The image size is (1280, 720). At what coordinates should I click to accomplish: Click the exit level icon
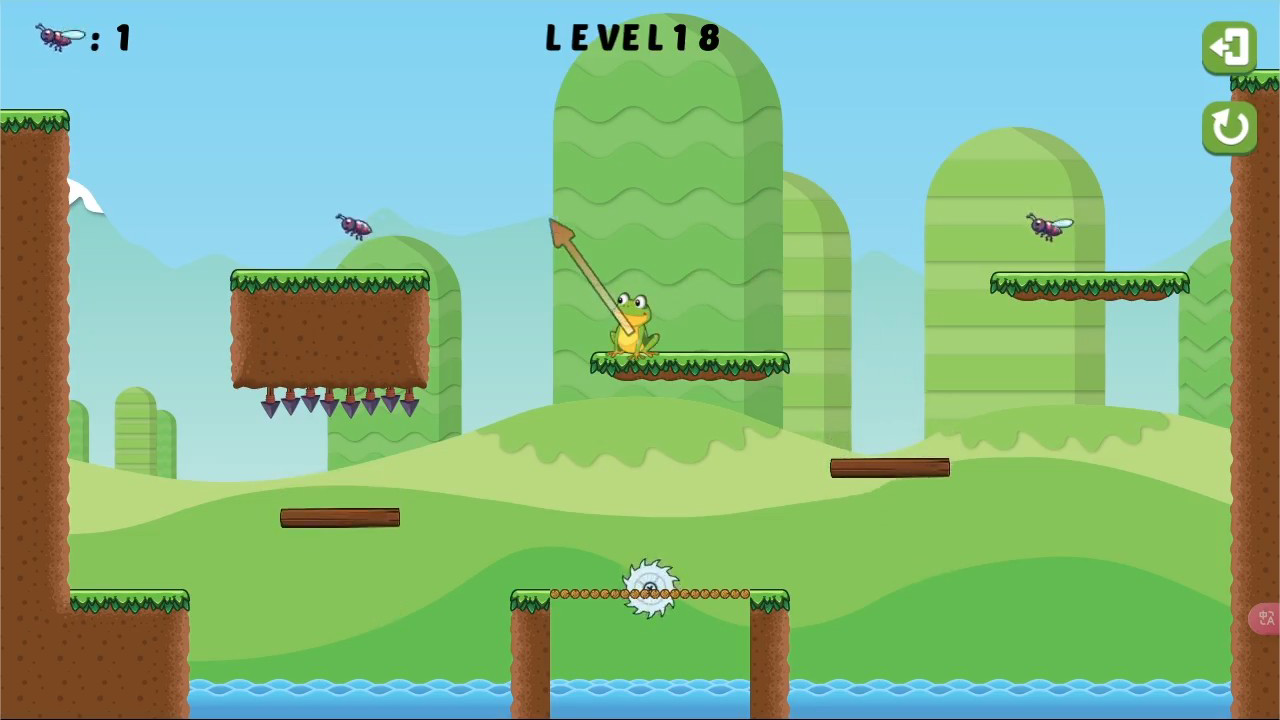1229,46
